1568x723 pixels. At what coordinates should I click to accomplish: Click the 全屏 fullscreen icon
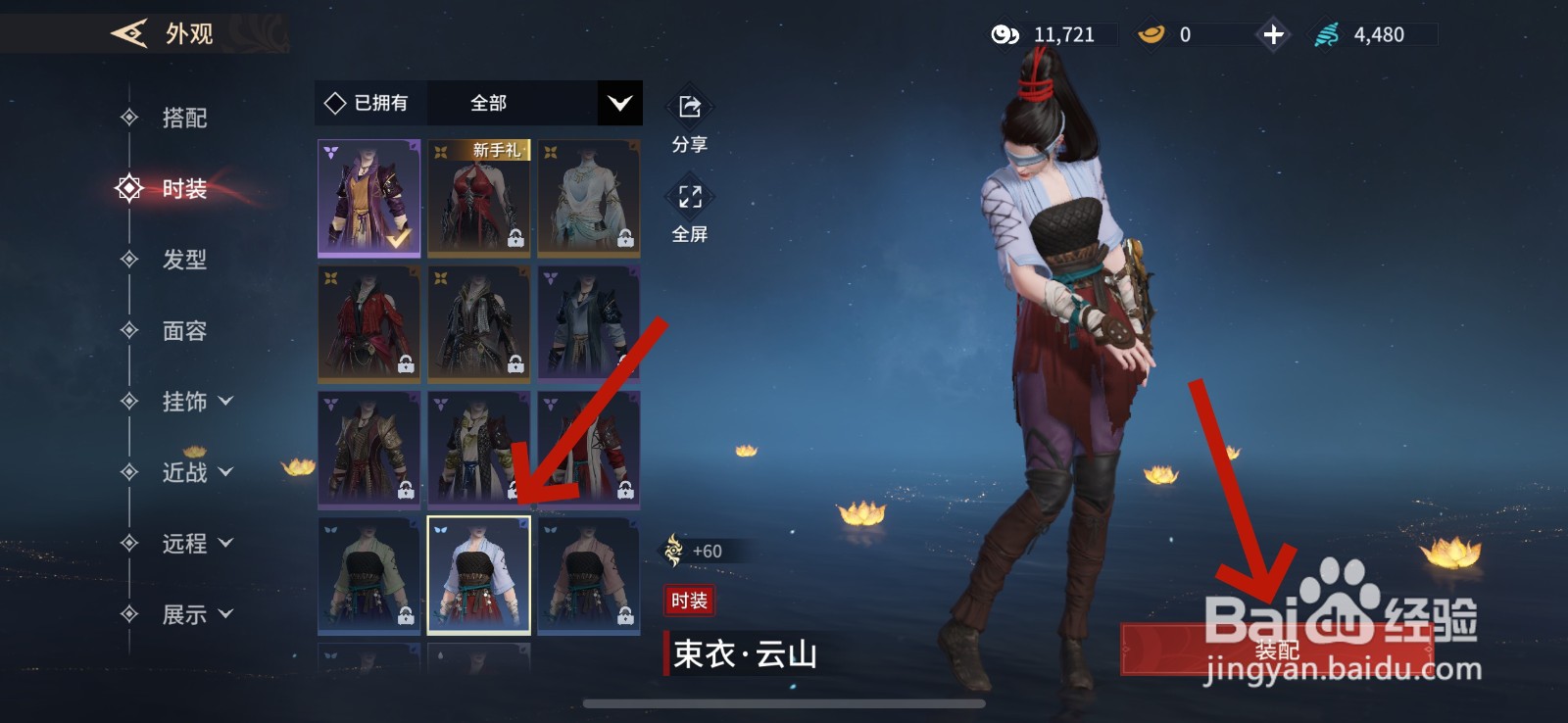pos(689,197)
